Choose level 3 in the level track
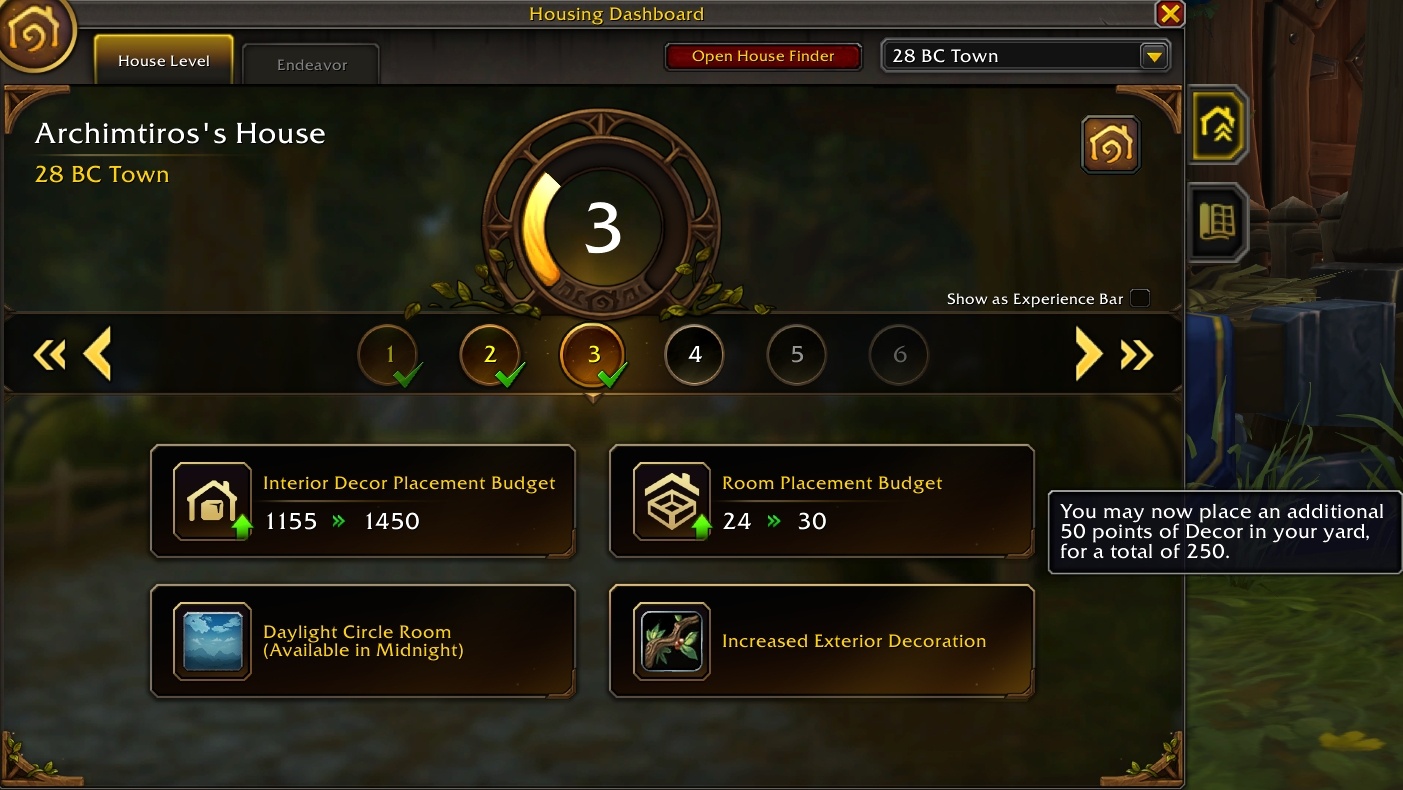Image resolution: width=1403 pixels, height=790 pixels. (593, 354)
